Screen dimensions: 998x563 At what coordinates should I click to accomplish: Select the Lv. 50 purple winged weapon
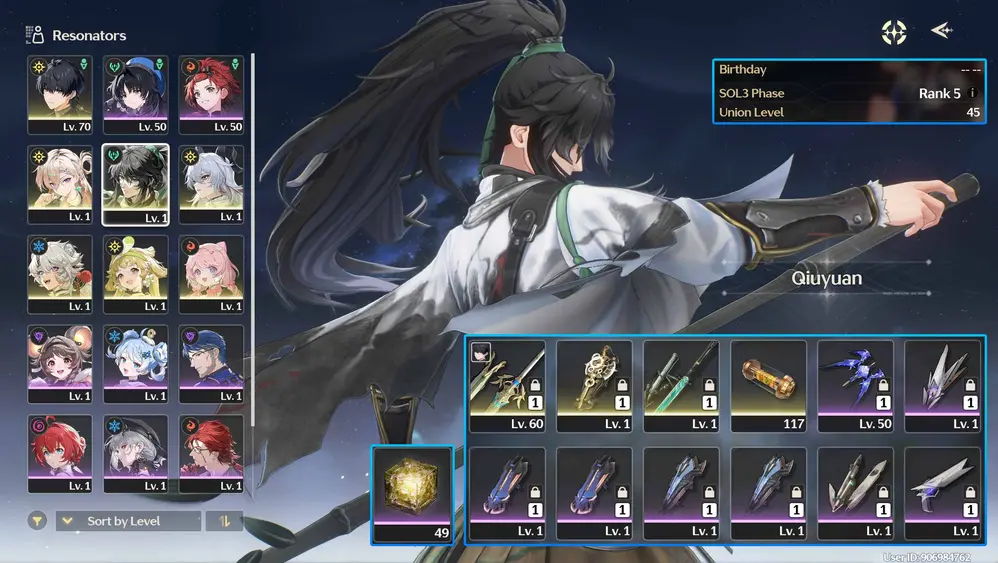click(855, 386)
